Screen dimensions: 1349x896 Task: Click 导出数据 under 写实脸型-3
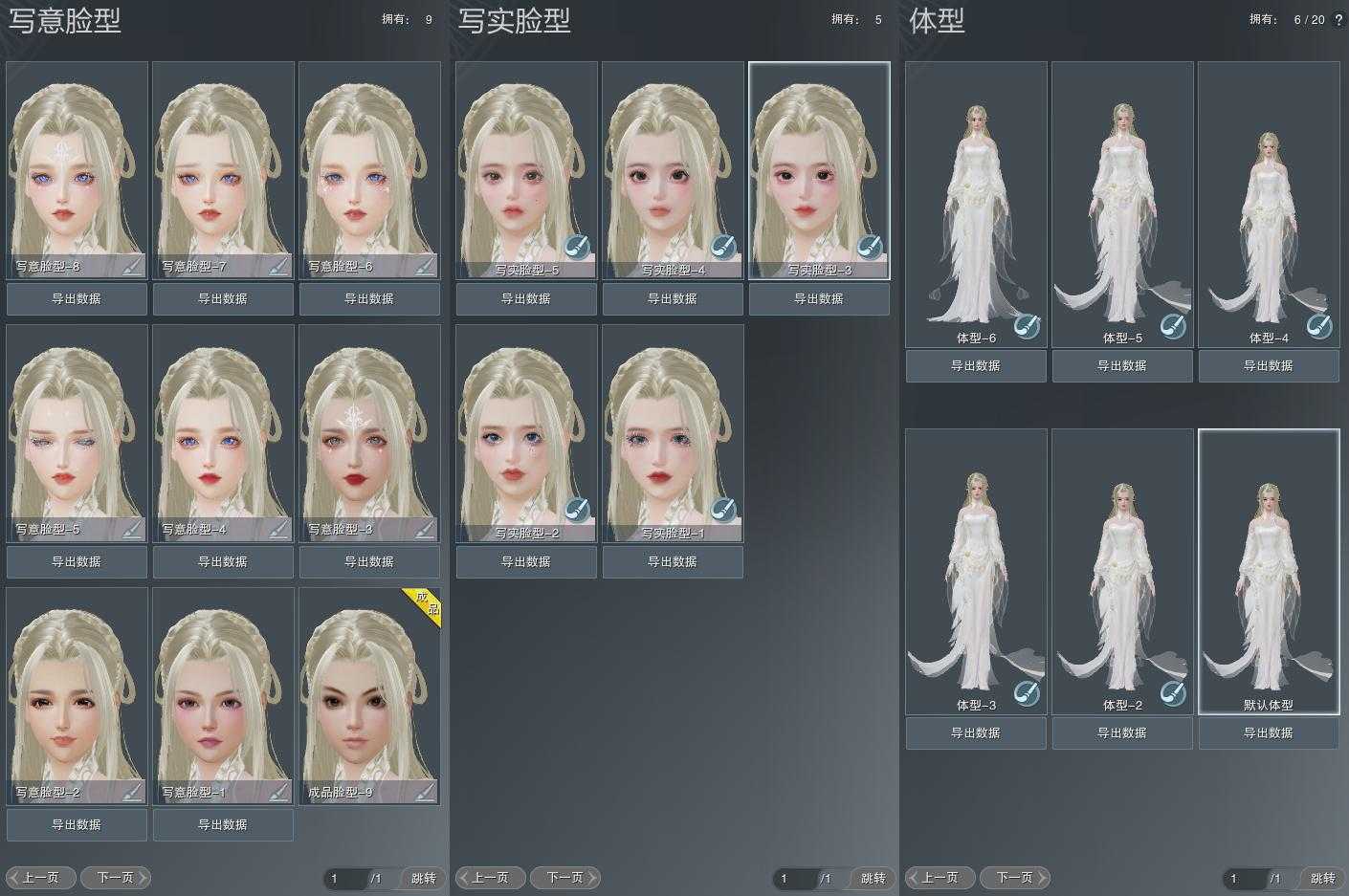(x=819, y=299)
